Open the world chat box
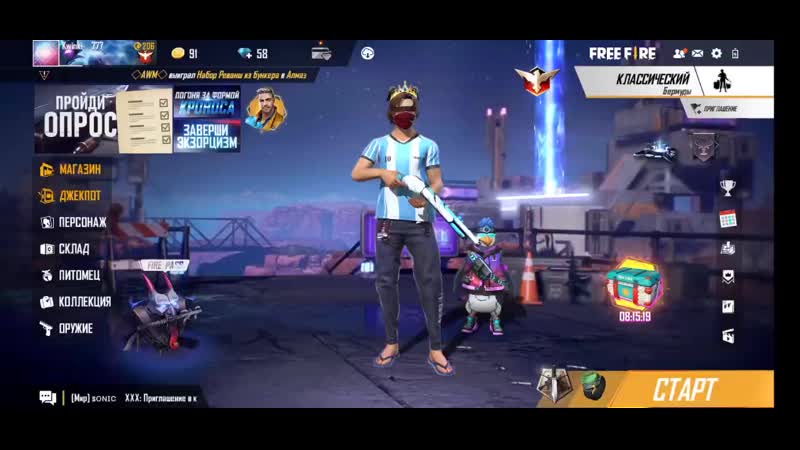 coord(120,397)
